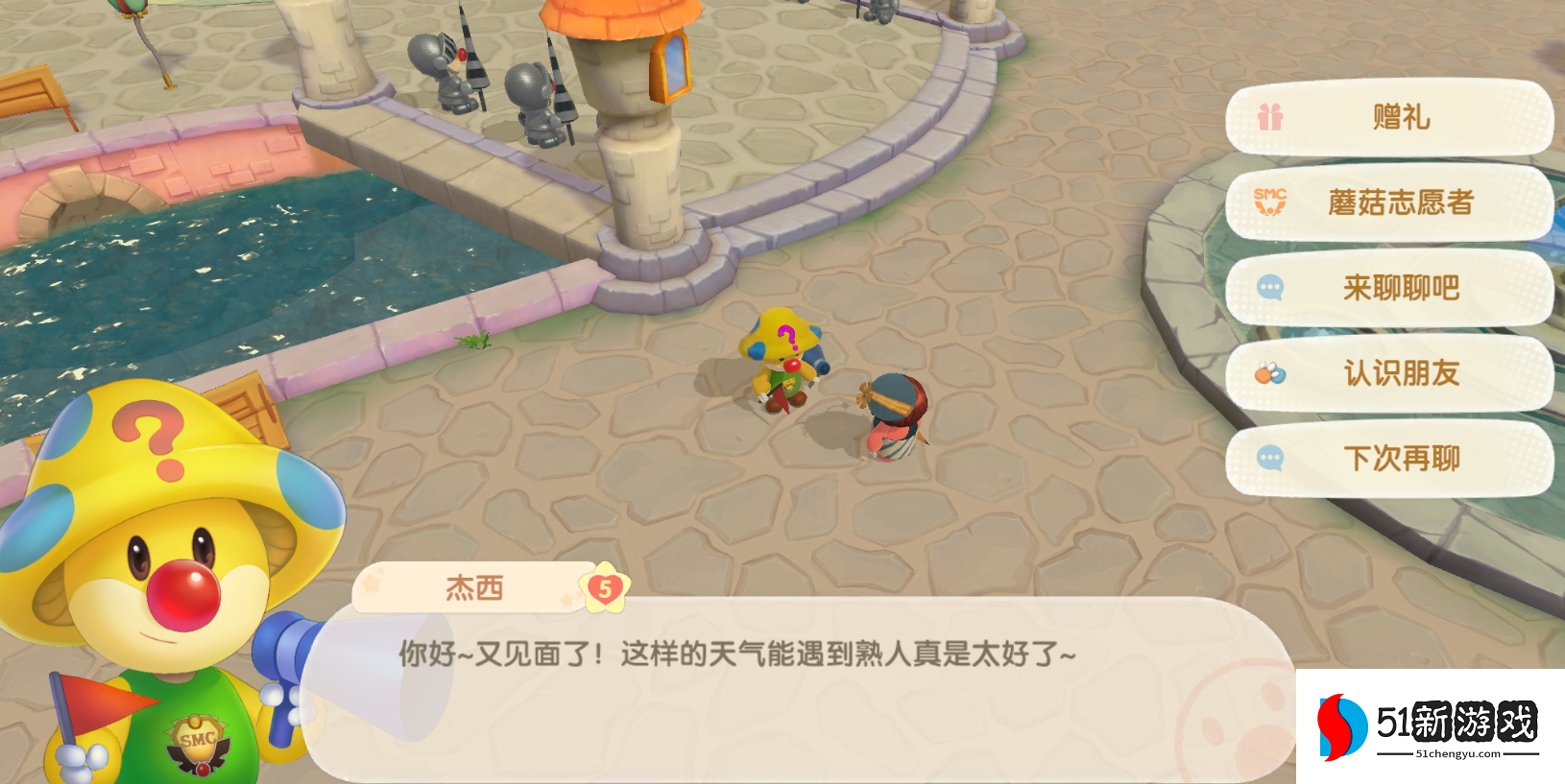
Task: Click the heart-shaped friendship level 5 badge
Action: 605,588
